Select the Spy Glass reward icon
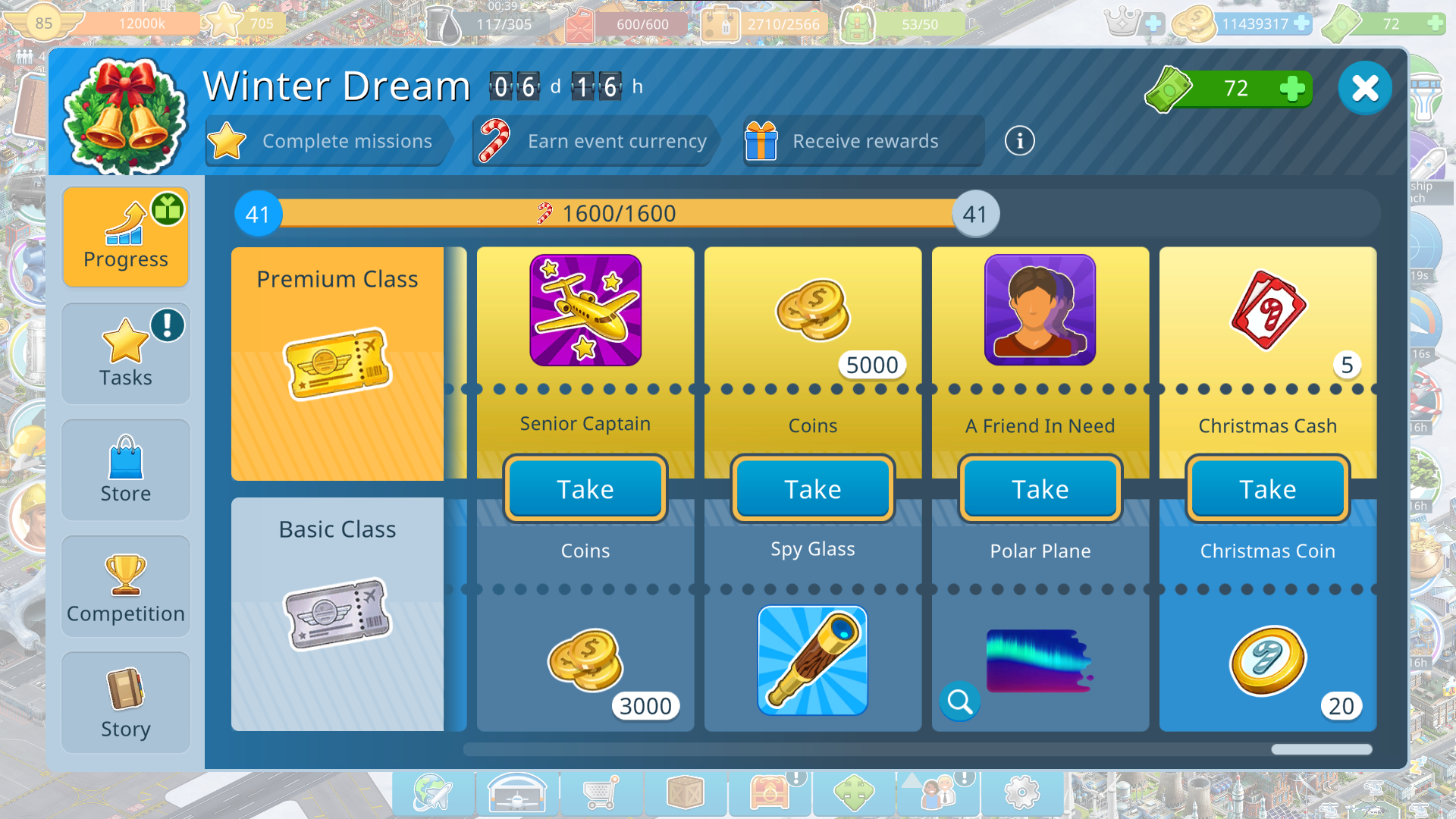1456x819 pixels. point(813,661)
